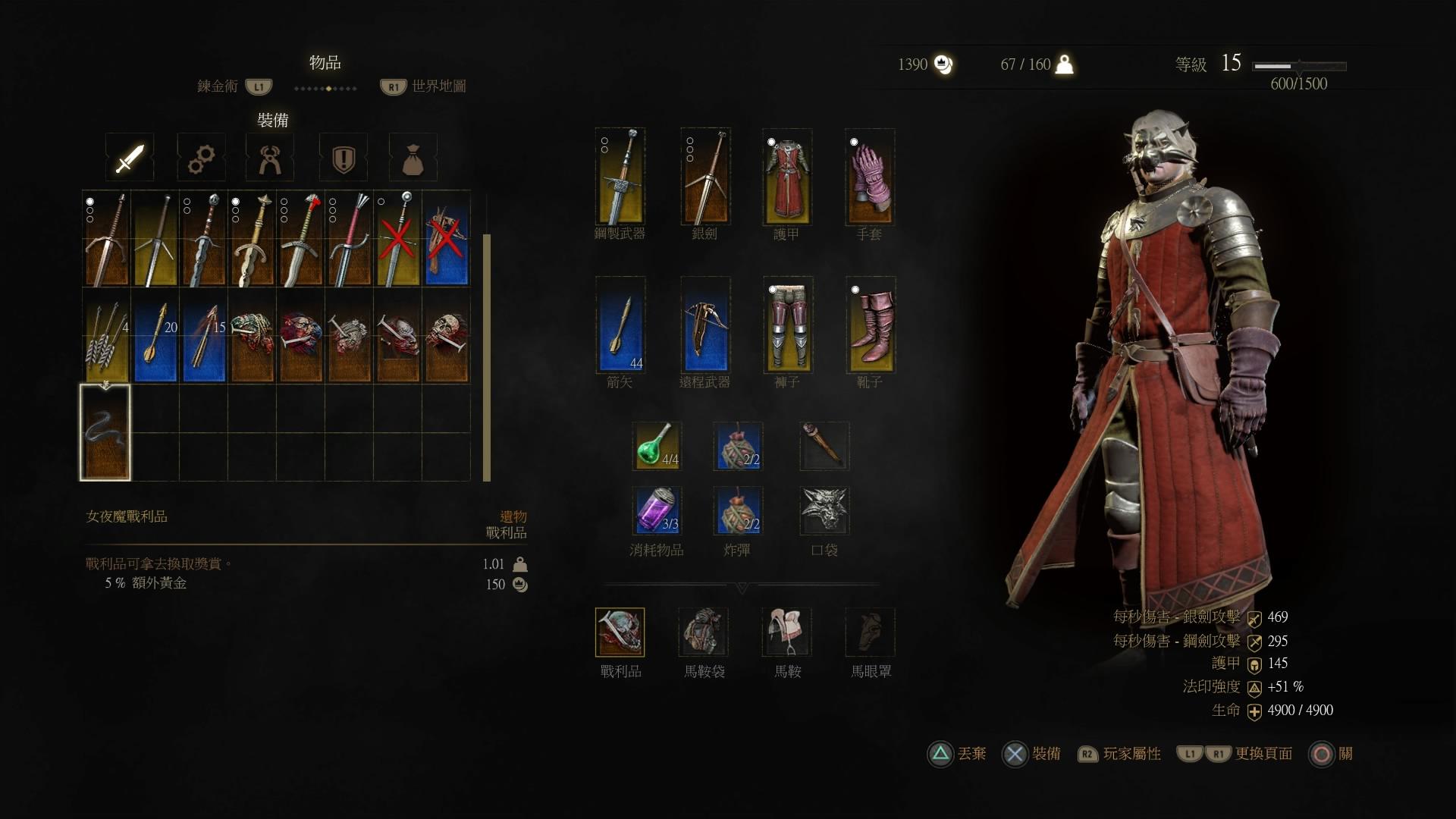Click the equipped silver sword slot
The image size is (1456, 819).
click(x=704, y=177)
